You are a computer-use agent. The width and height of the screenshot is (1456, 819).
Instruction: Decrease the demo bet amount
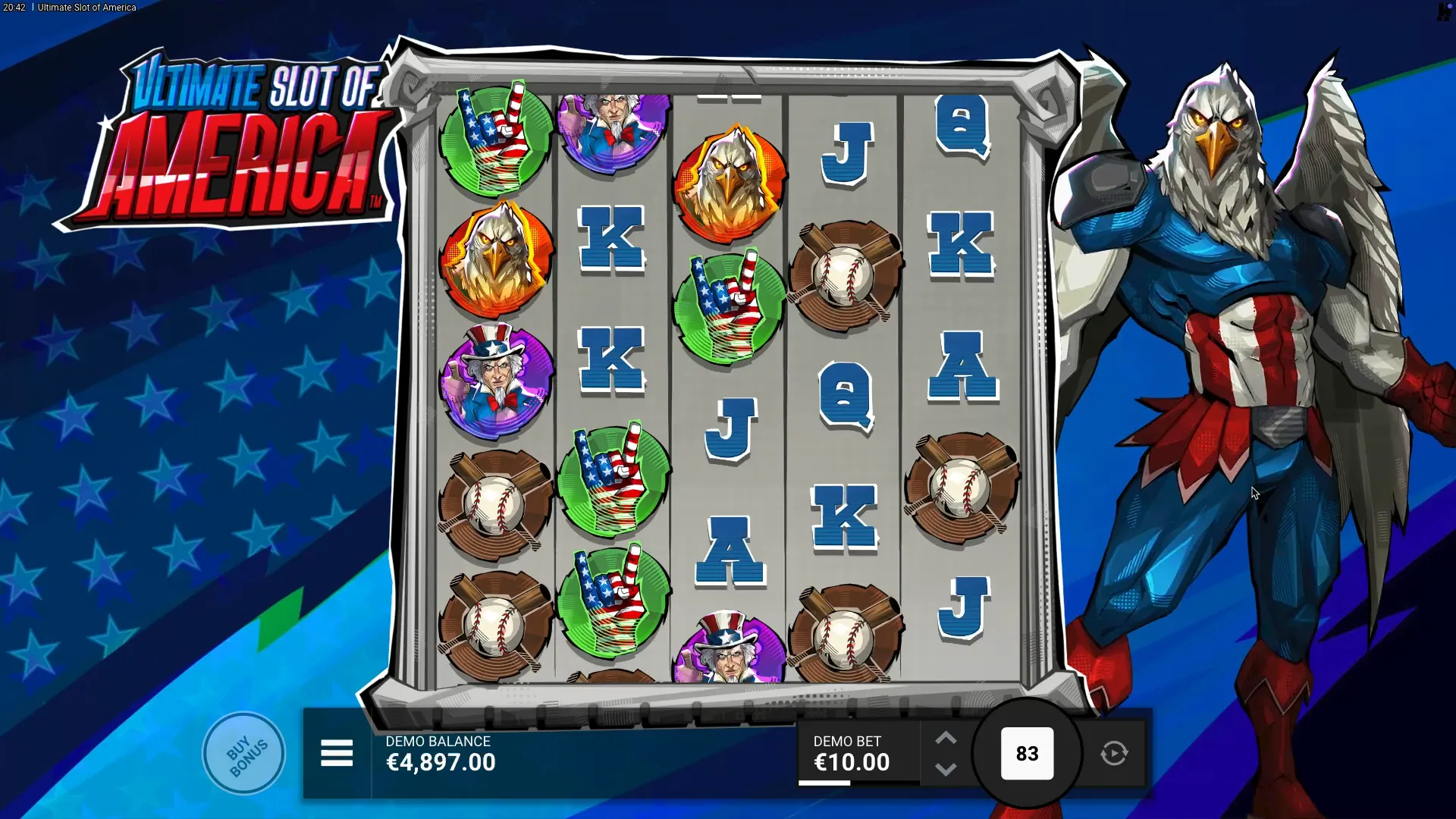[x=946, y=770]
